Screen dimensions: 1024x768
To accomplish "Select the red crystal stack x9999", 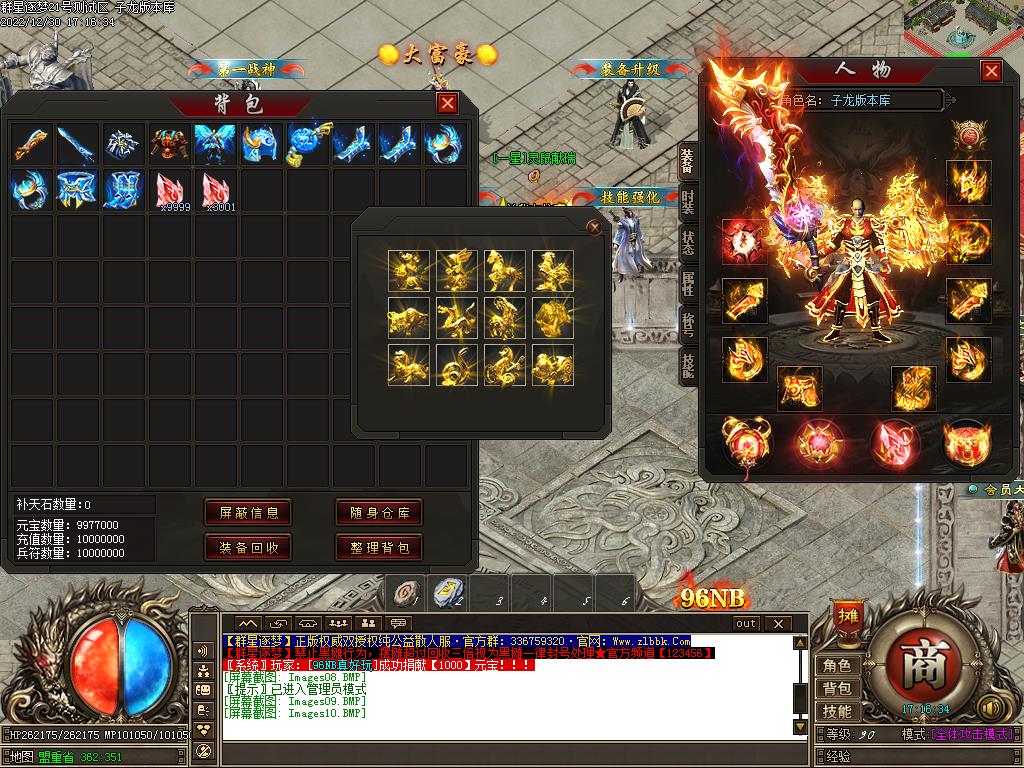I will point(171,189).
